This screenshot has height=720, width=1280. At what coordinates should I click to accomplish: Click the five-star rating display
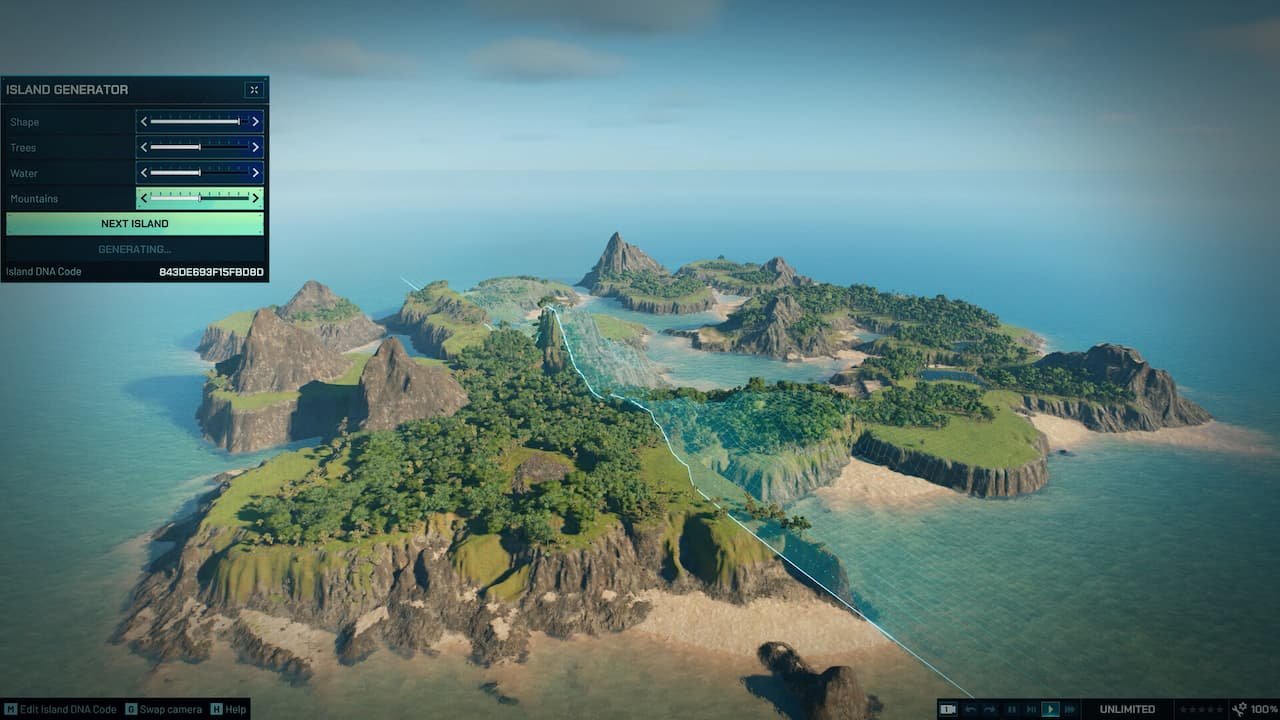1203,709
